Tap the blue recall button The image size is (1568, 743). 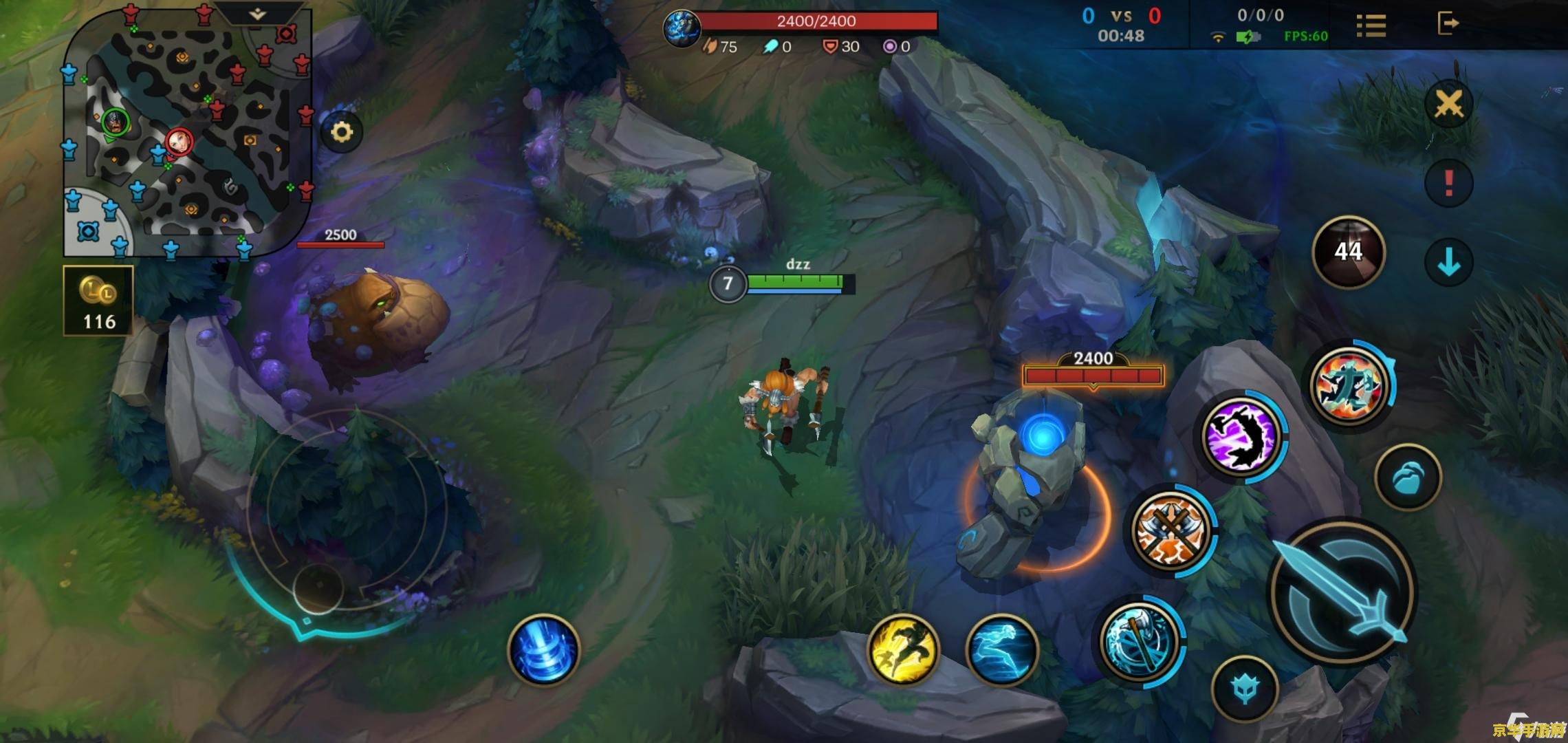pyautogui.click(x=543, y=649)
